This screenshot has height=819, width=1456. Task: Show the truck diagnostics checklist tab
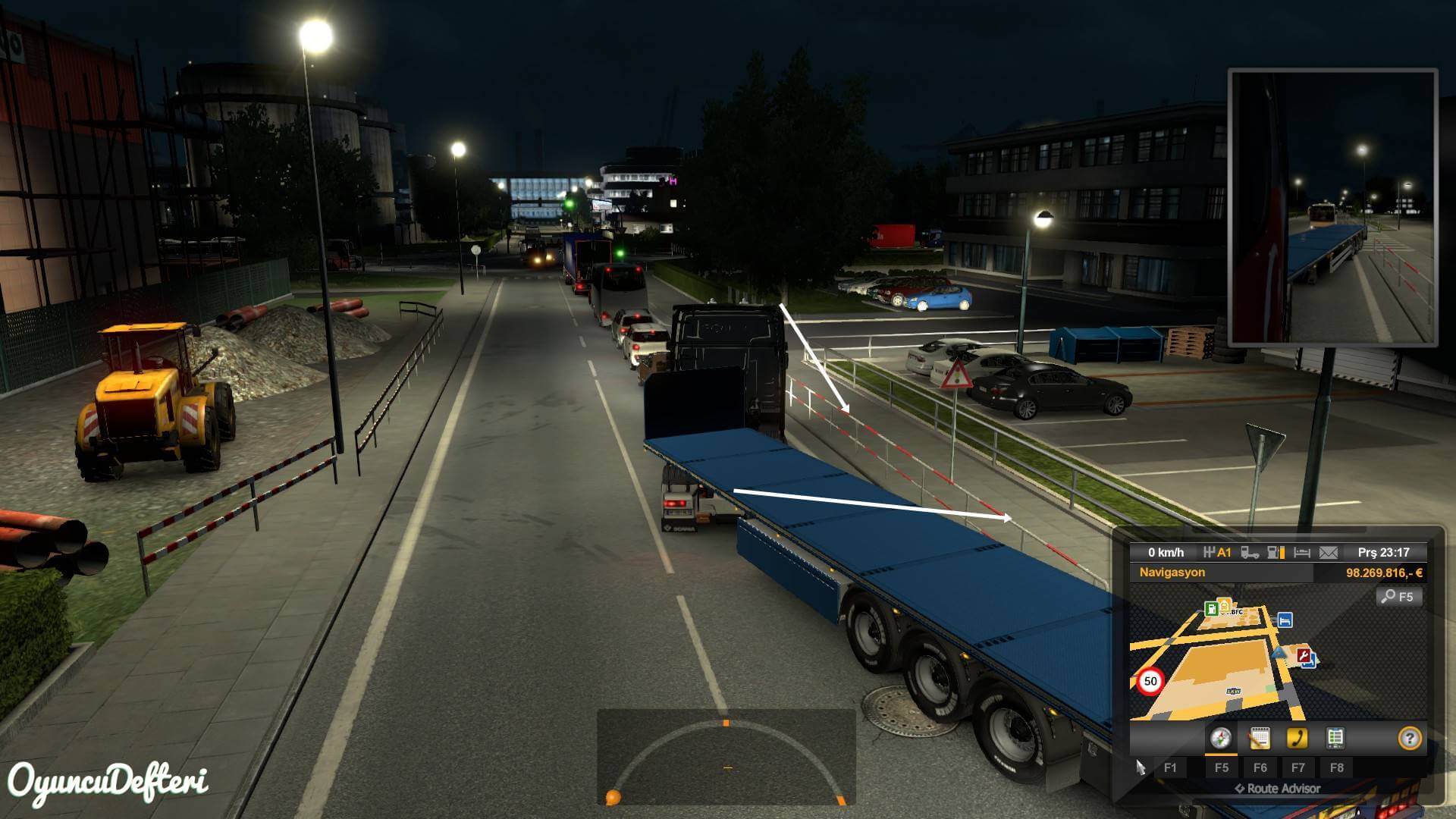1335,738
